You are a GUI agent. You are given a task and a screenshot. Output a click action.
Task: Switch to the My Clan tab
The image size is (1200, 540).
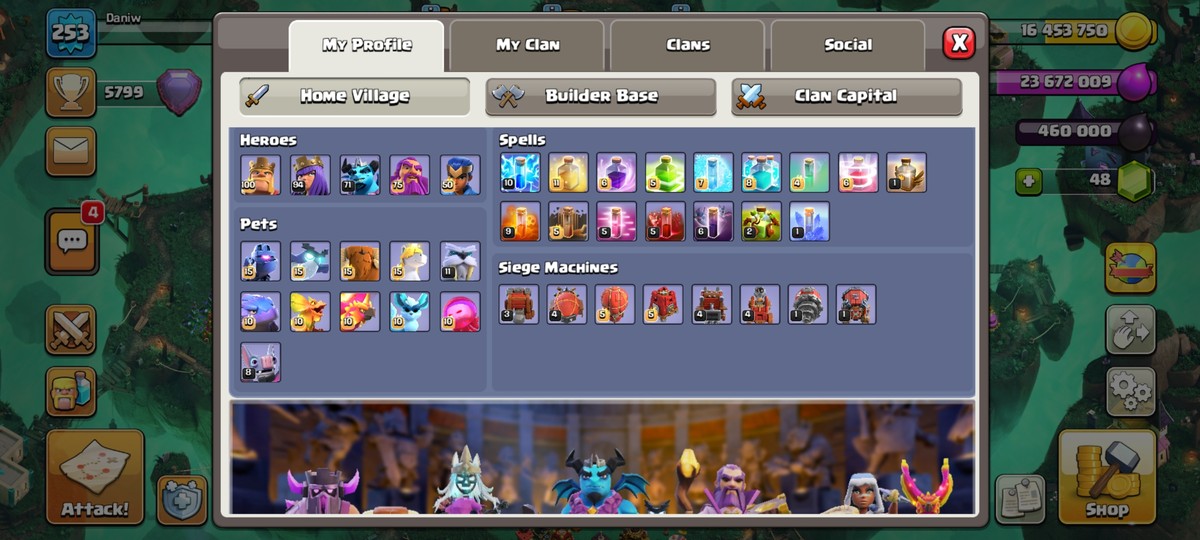pos(528,45)
